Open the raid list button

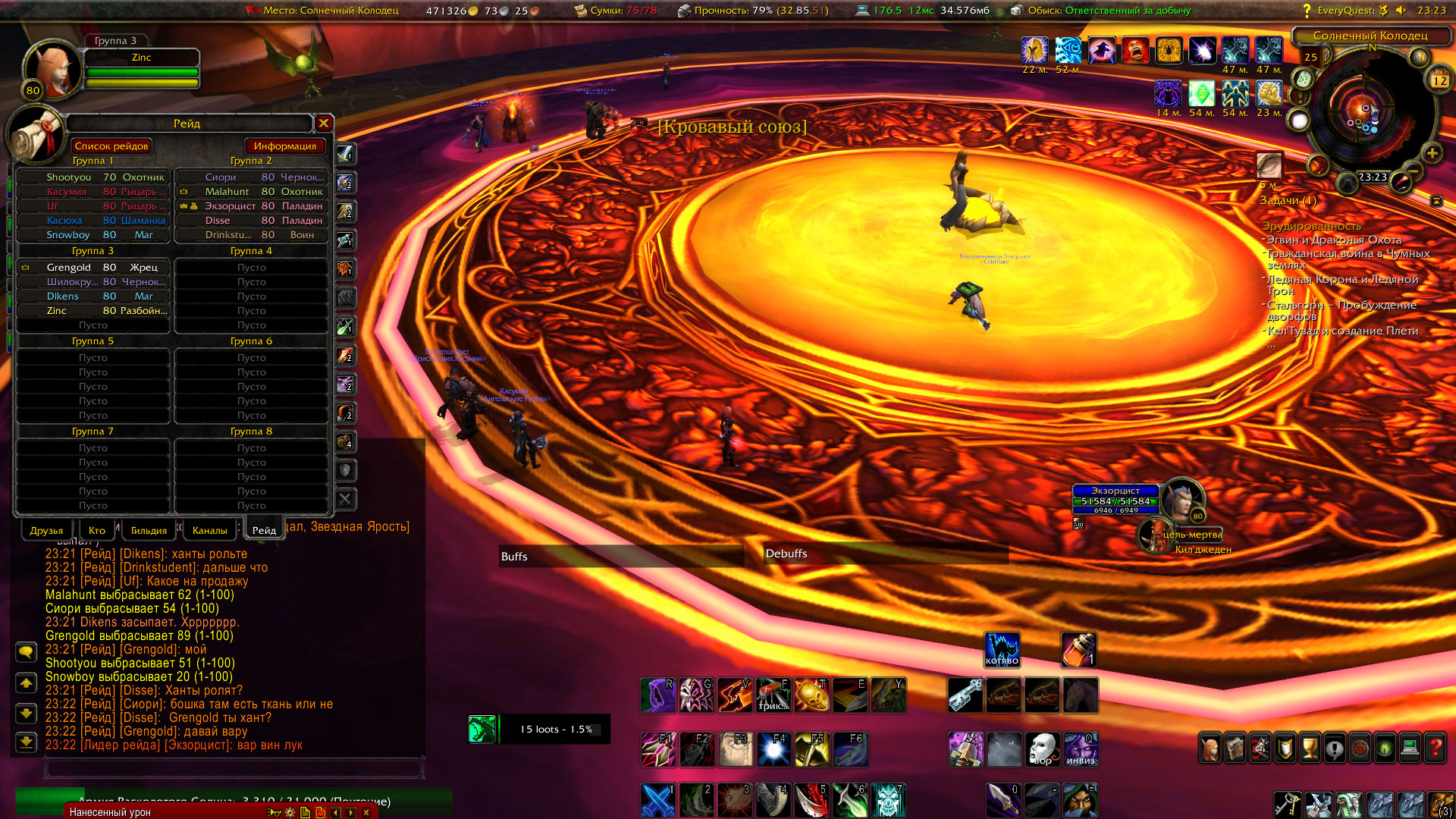(x=111, y=146)
